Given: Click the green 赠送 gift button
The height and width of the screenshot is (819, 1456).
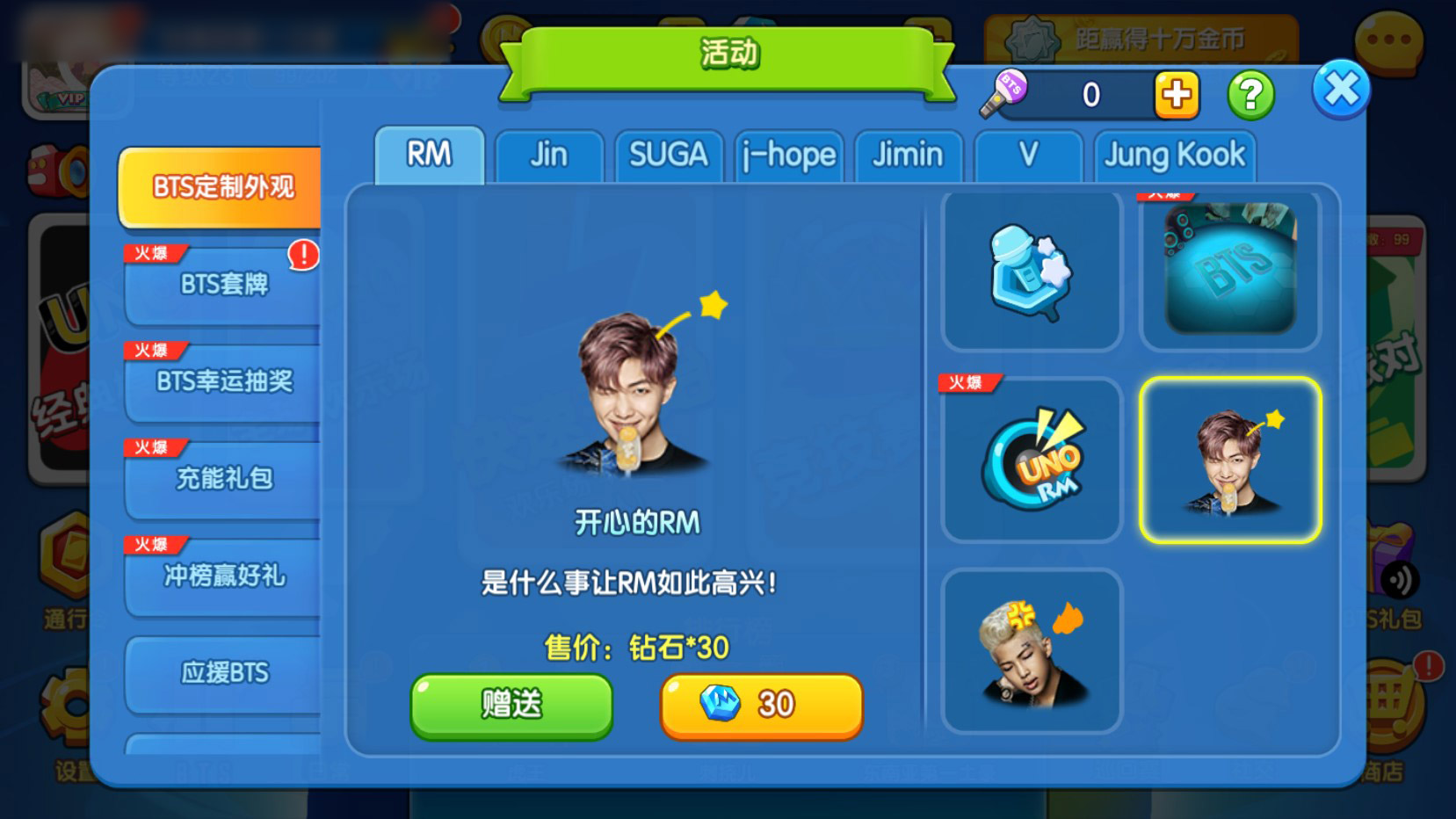Looking at the screenshot, I should 511,705.
